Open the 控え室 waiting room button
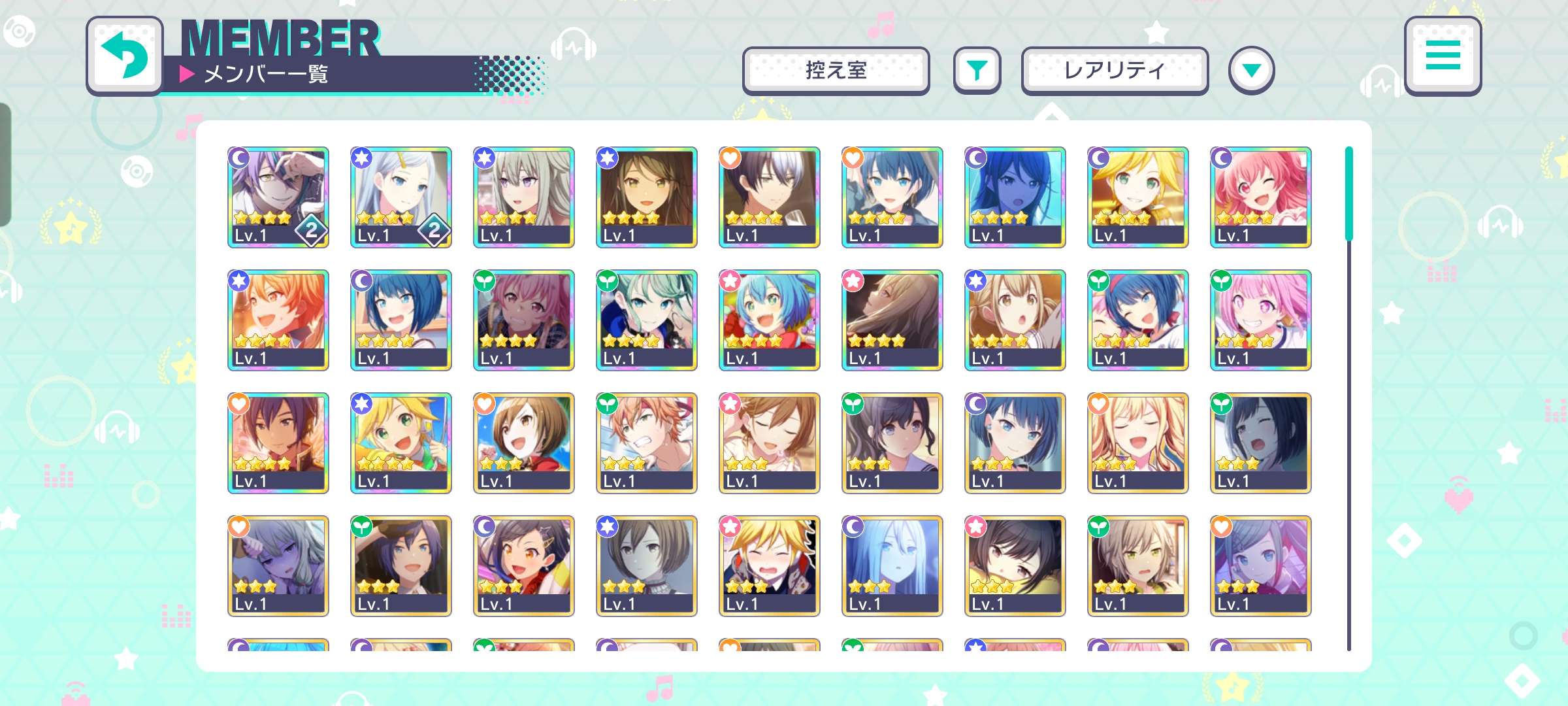 [x=836, y=71]
